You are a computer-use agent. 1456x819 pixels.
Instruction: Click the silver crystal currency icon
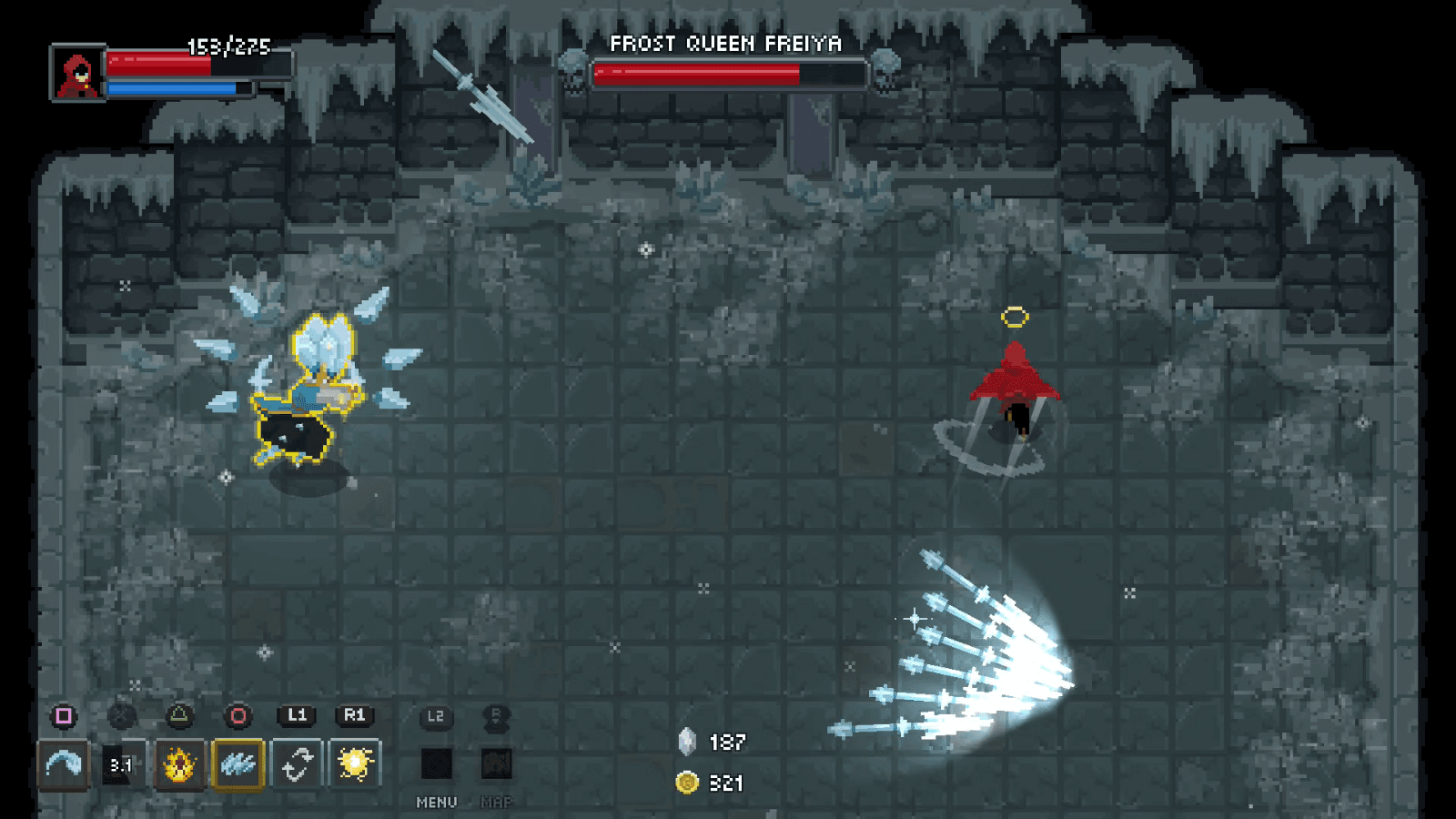click(x=687, y=743)
